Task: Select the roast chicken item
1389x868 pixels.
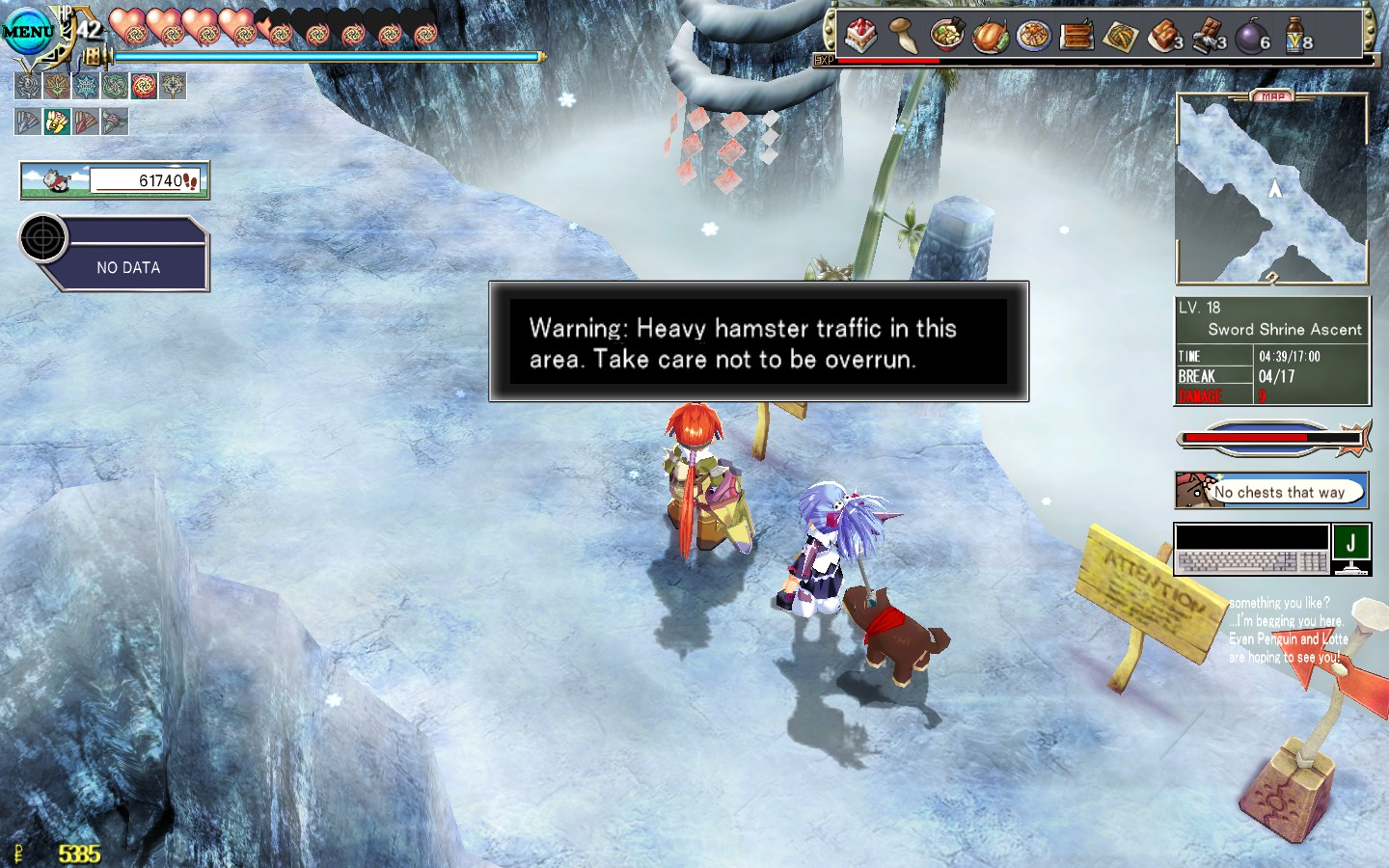Action: pyautogui.click(x=990, y=37)
